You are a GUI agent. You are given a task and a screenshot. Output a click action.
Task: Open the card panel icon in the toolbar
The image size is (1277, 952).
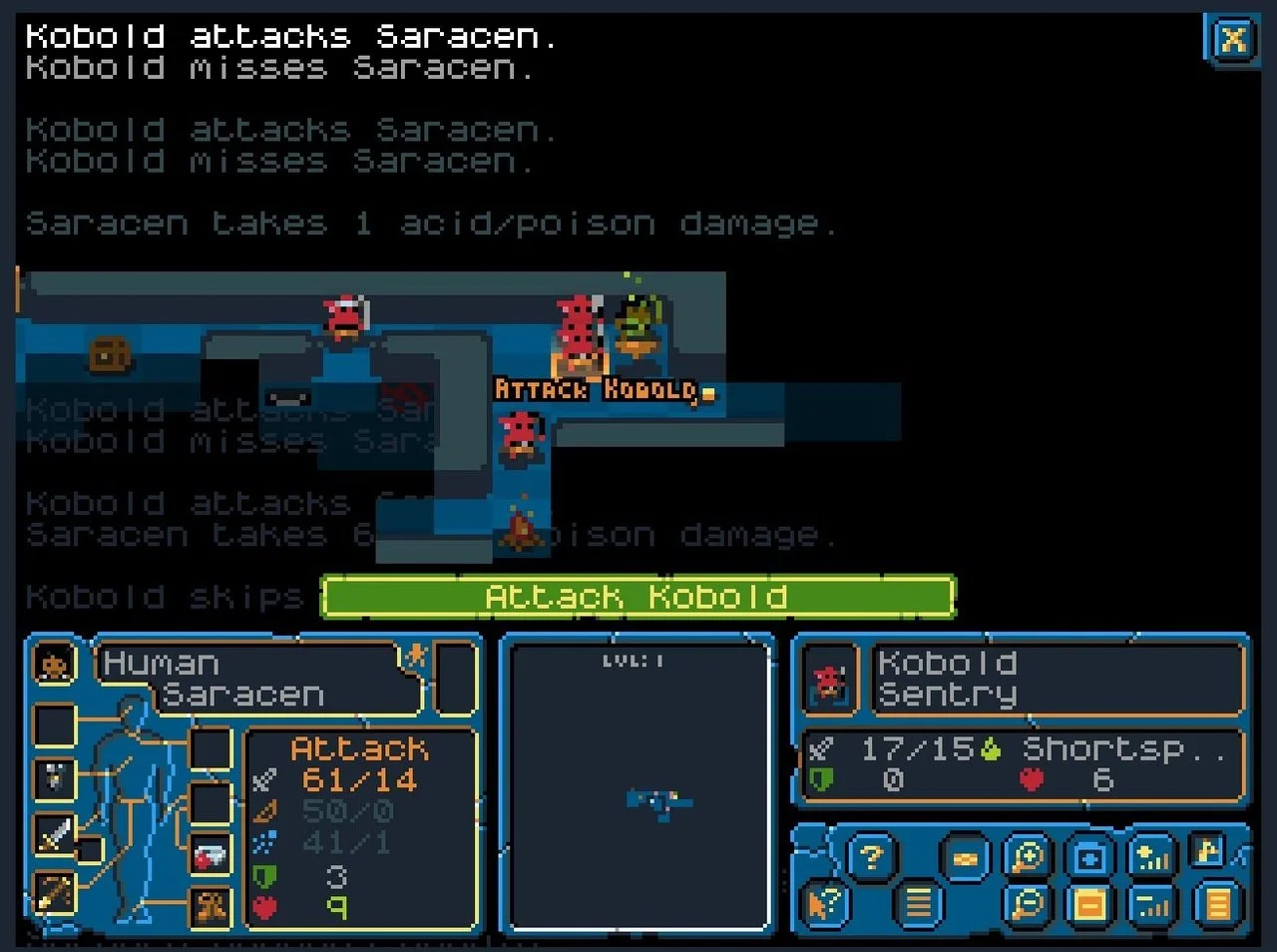pos(1089,857)
